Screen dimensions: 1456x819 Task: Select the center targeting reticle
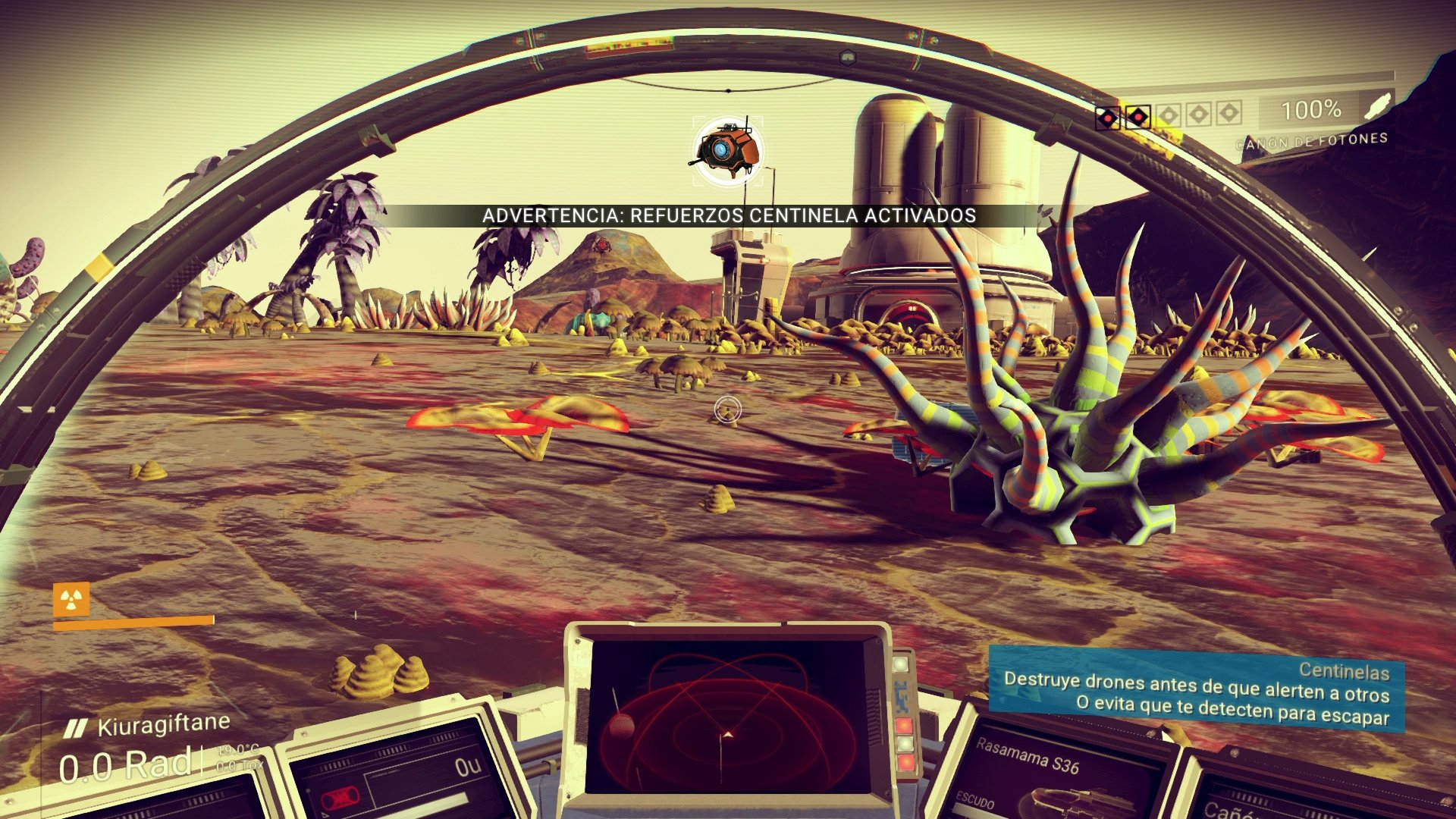click(728, 409)
